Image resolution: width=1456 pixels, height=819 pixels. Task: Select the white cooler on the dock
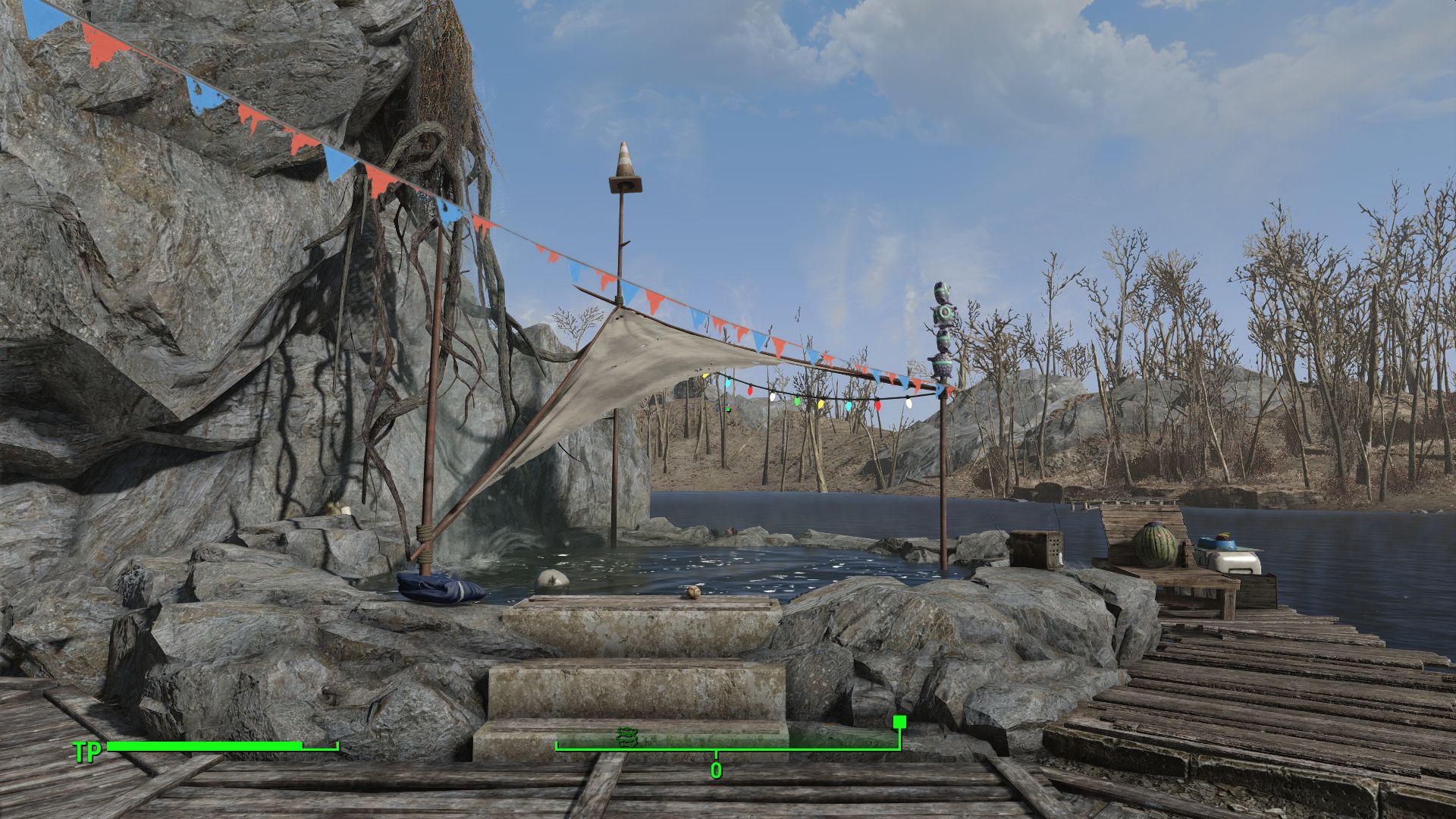click(x=1236, y=564)
